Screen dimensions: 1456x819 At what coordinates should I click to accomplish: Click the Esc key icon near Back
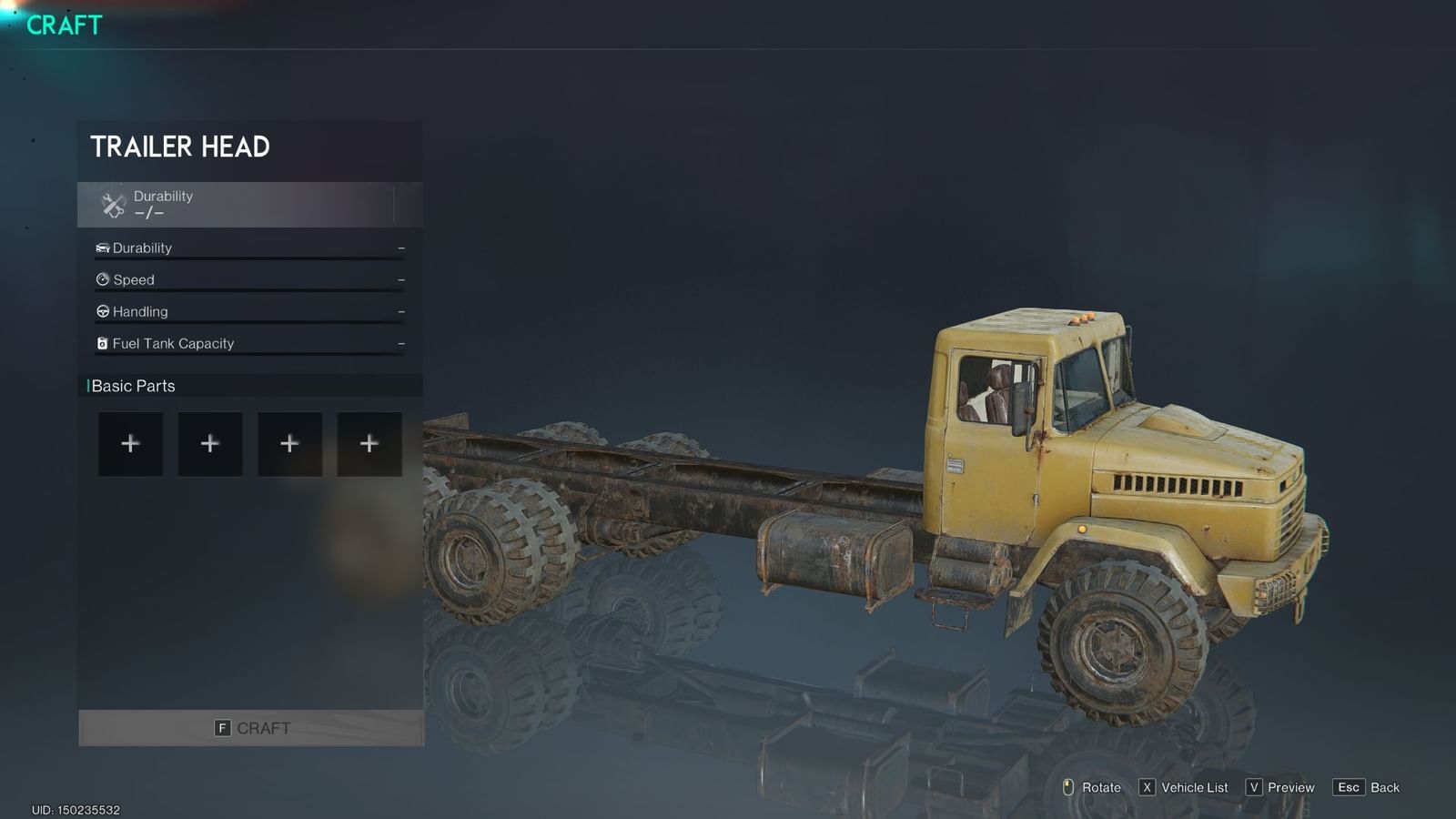(1350, 787)
